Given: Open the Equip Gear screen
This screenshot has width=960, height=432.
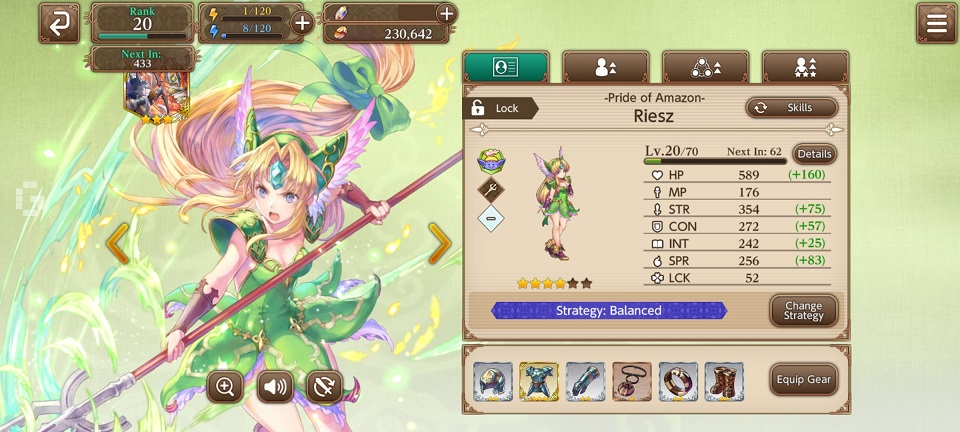Looking at the screenshot, I should 803,380.
